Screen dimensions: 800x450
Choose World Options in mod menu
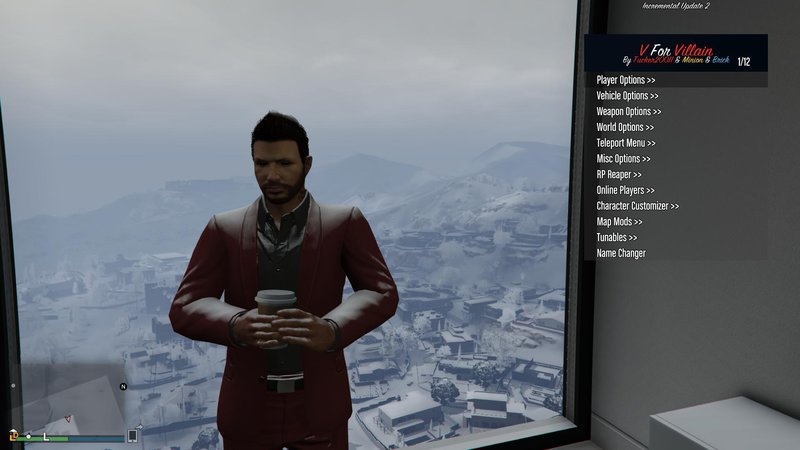[x=625, y=128]
